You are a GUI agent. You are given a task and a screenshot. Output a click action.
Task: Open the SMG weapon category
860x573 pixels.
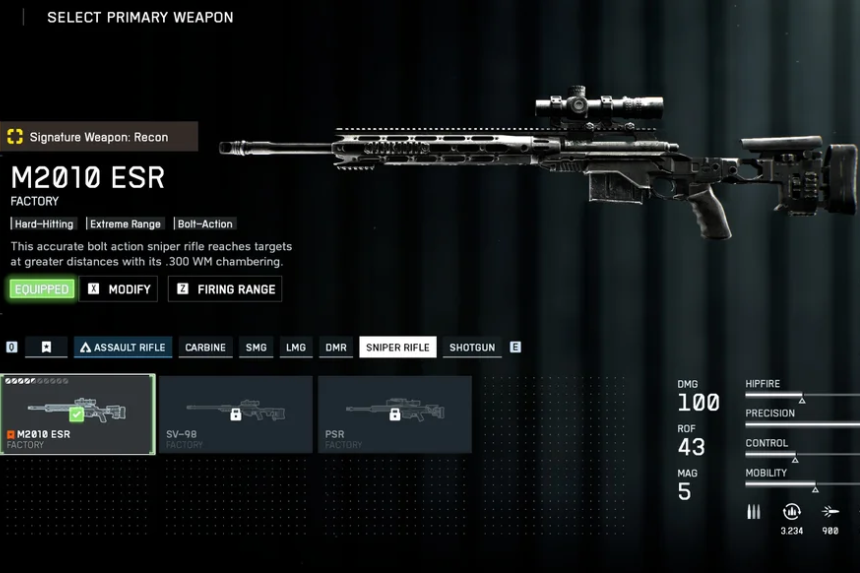256,347
